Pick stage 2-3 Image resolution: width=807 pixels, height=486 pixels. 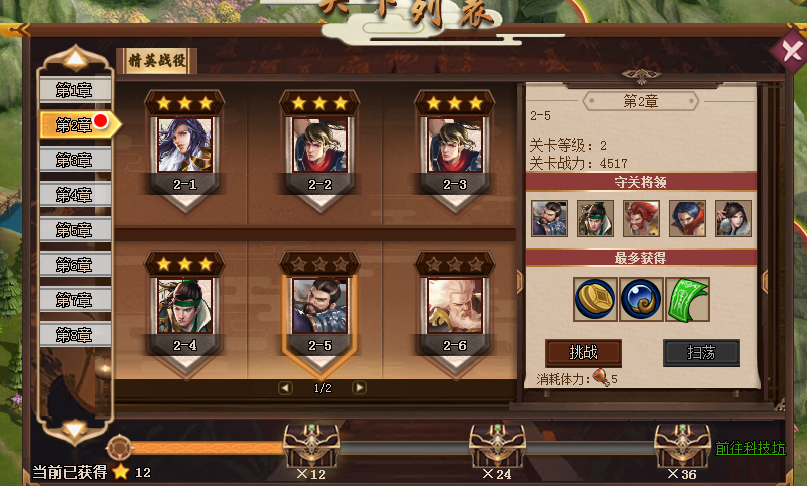[455, 146]
